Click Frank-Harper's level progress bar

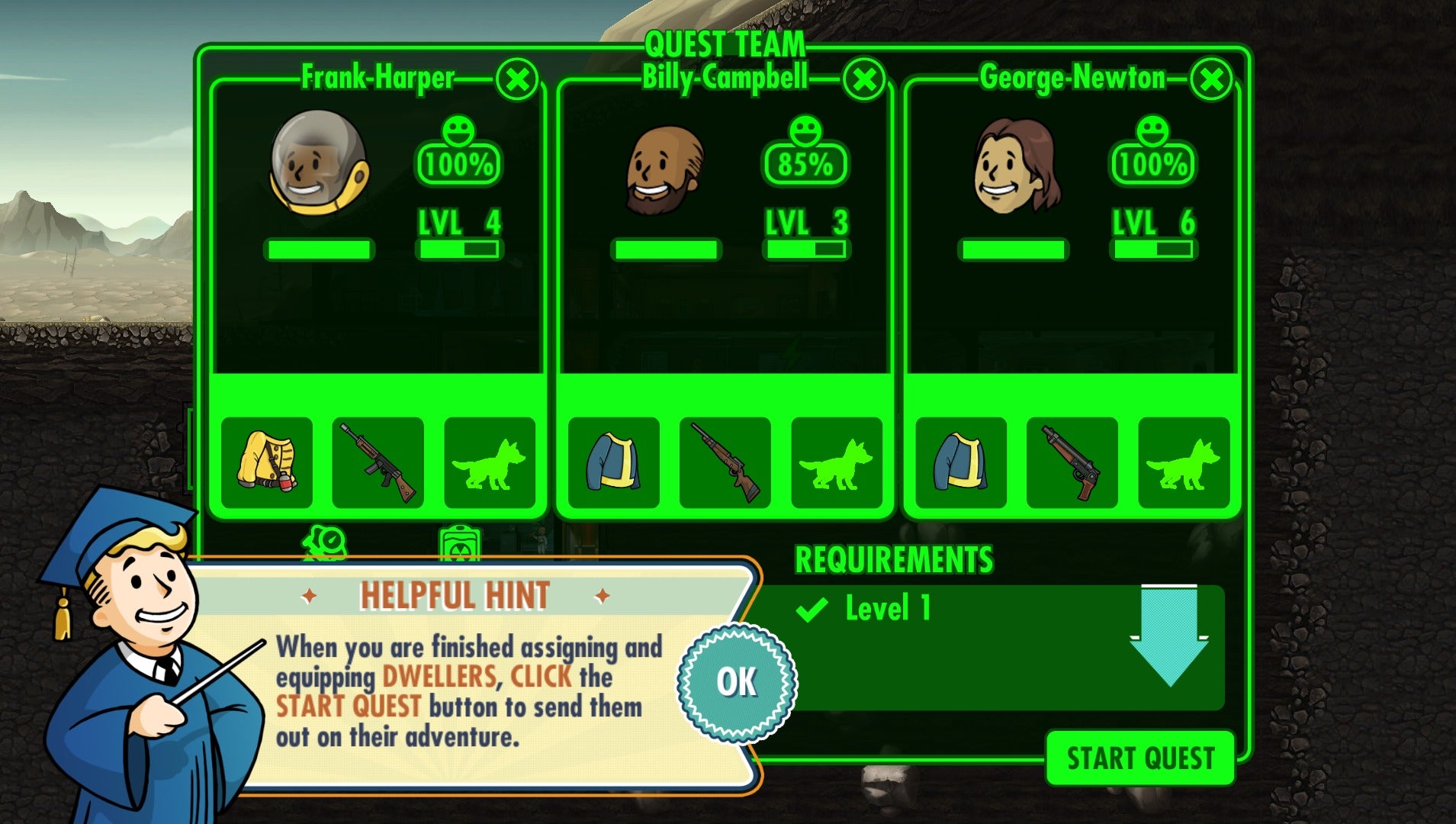tap(458, 249)
